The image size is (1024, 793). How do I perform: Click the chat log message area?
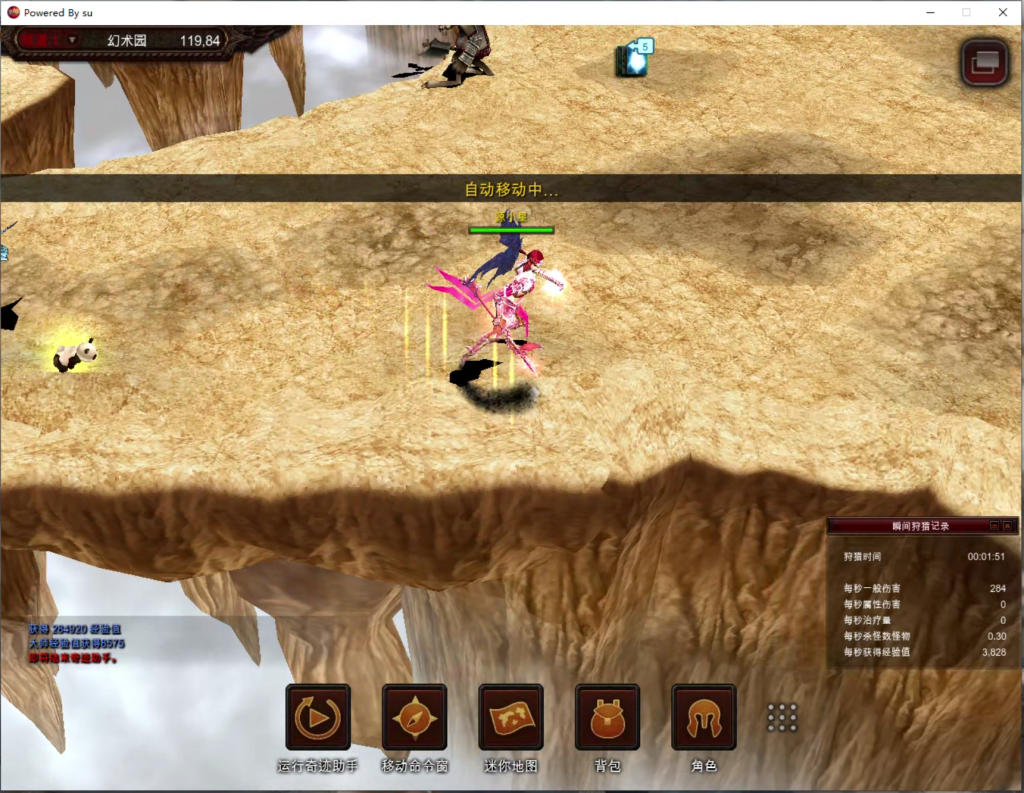coord(78,644)
